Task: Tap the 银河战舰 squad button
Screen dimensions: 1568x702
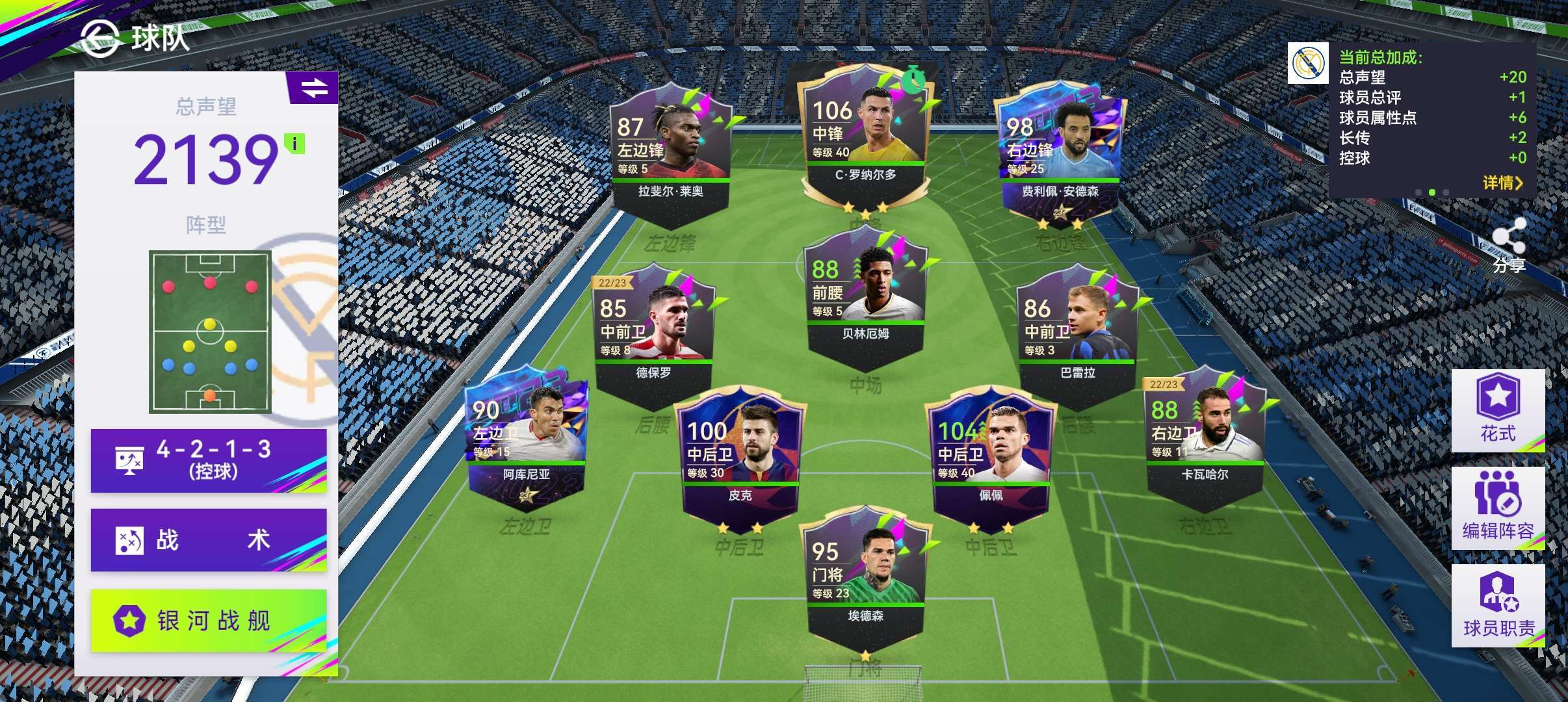Action: click(x=208, y=620)
